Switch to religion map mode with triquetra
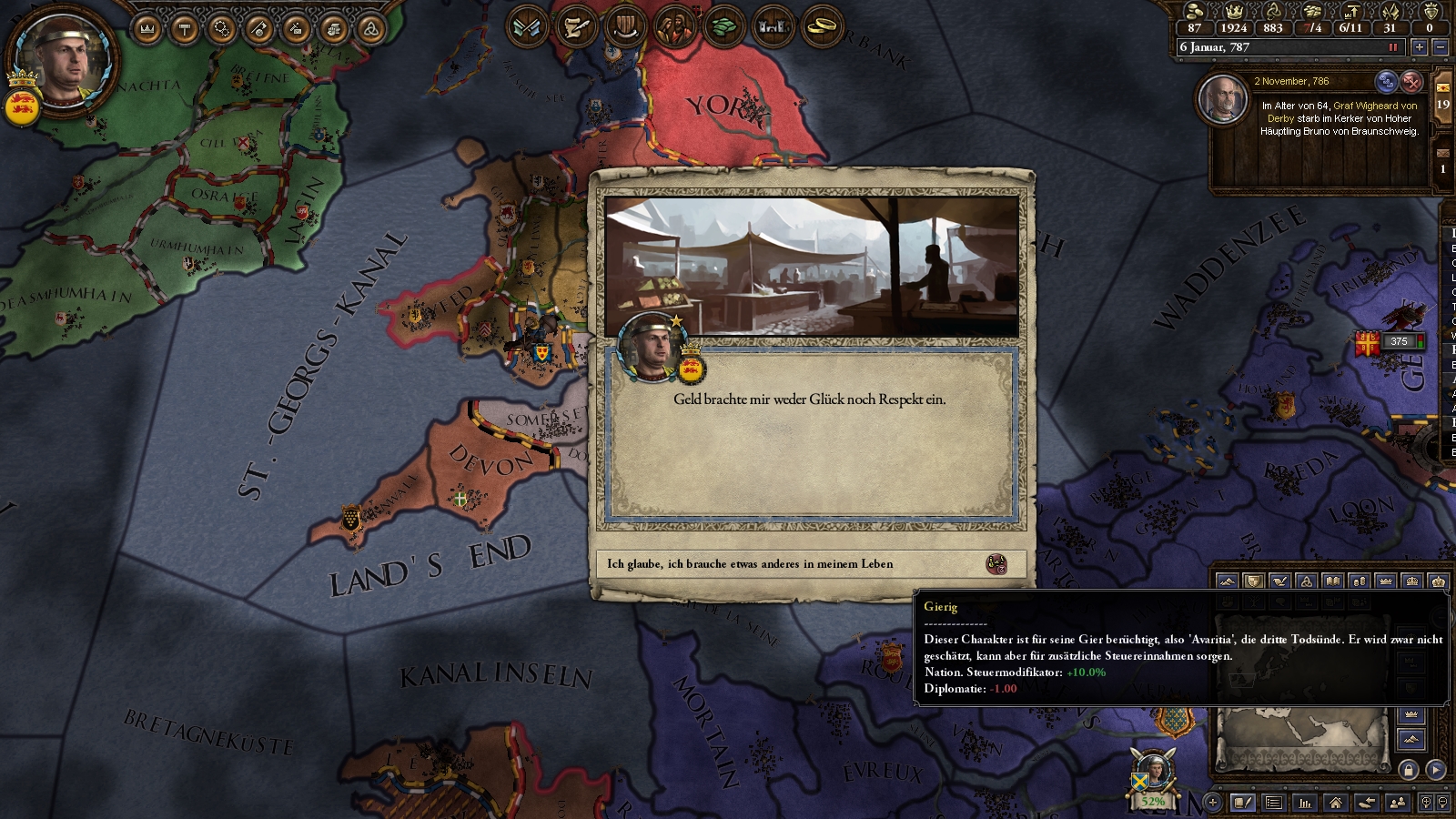The height and width of the screenshot is (819, 1456). [x=1306, y=581]
